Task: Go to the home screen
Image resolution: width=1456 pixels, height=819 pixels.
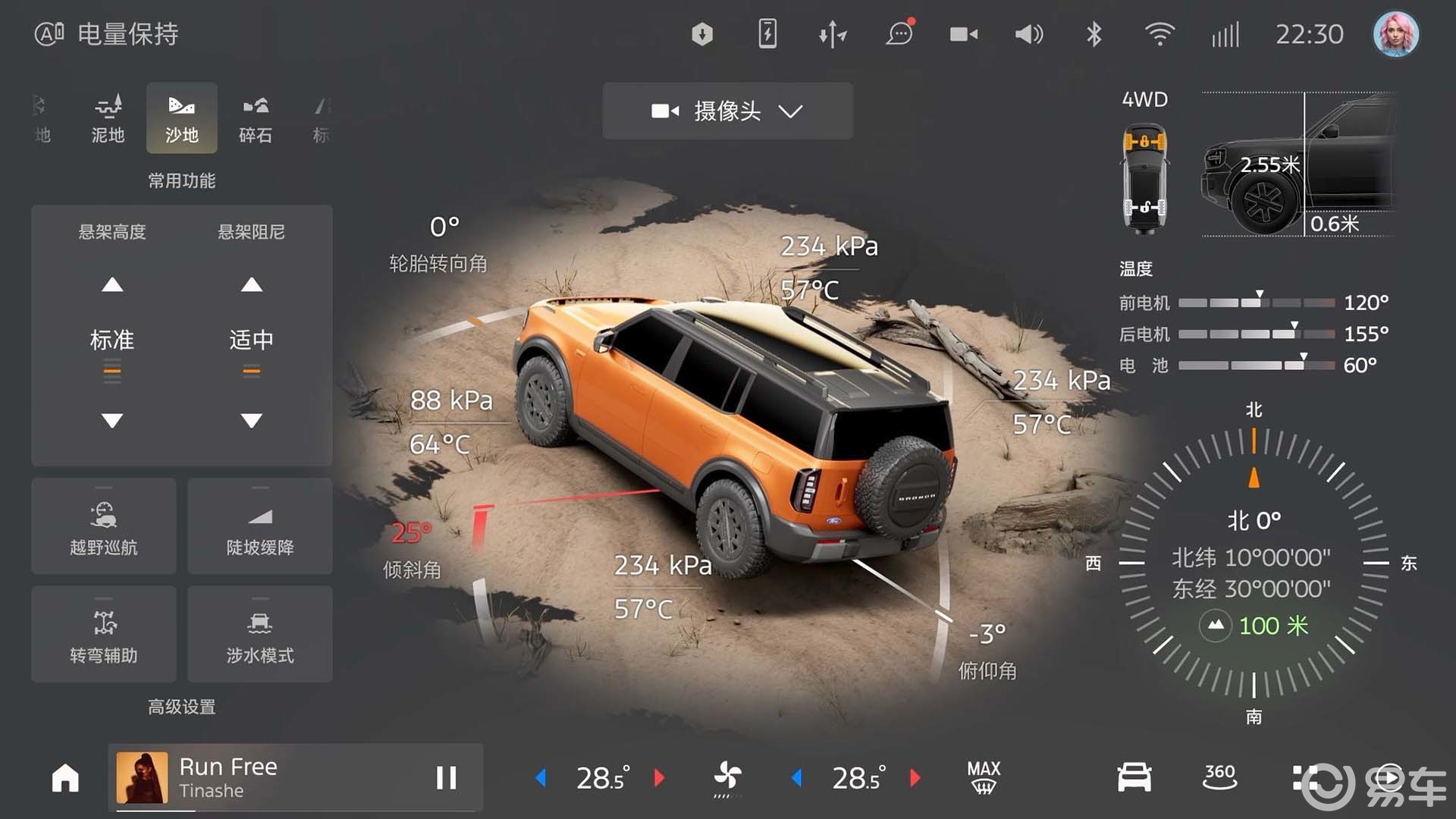Action: (65, 778)
